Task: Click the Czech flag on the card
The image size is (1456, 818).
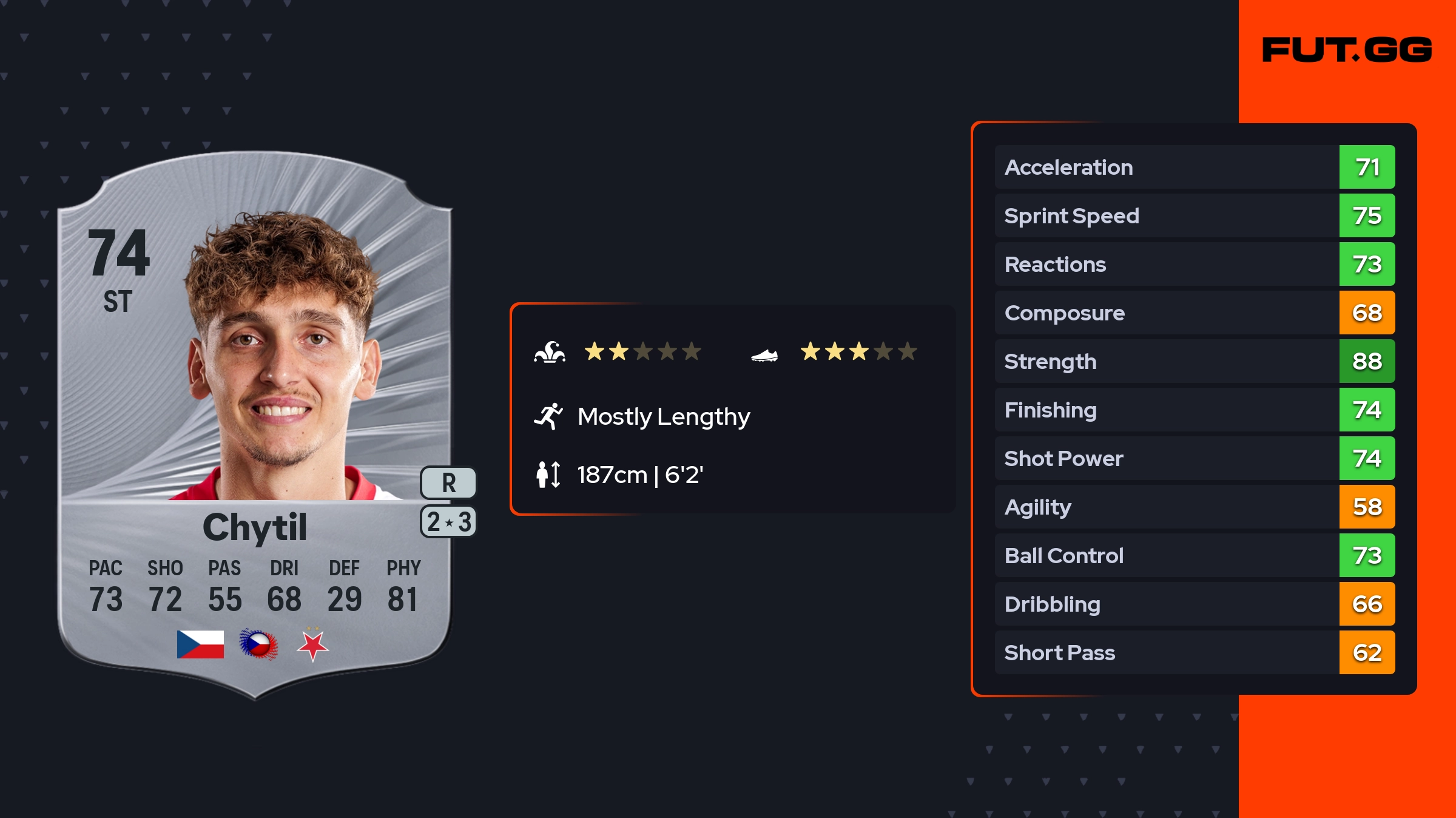Action: click(200, 644)
